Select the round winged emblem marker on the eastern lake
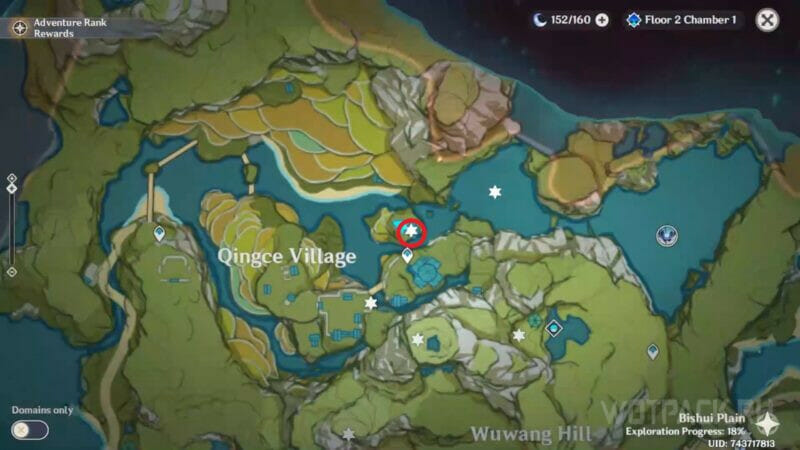 [667, 236]
